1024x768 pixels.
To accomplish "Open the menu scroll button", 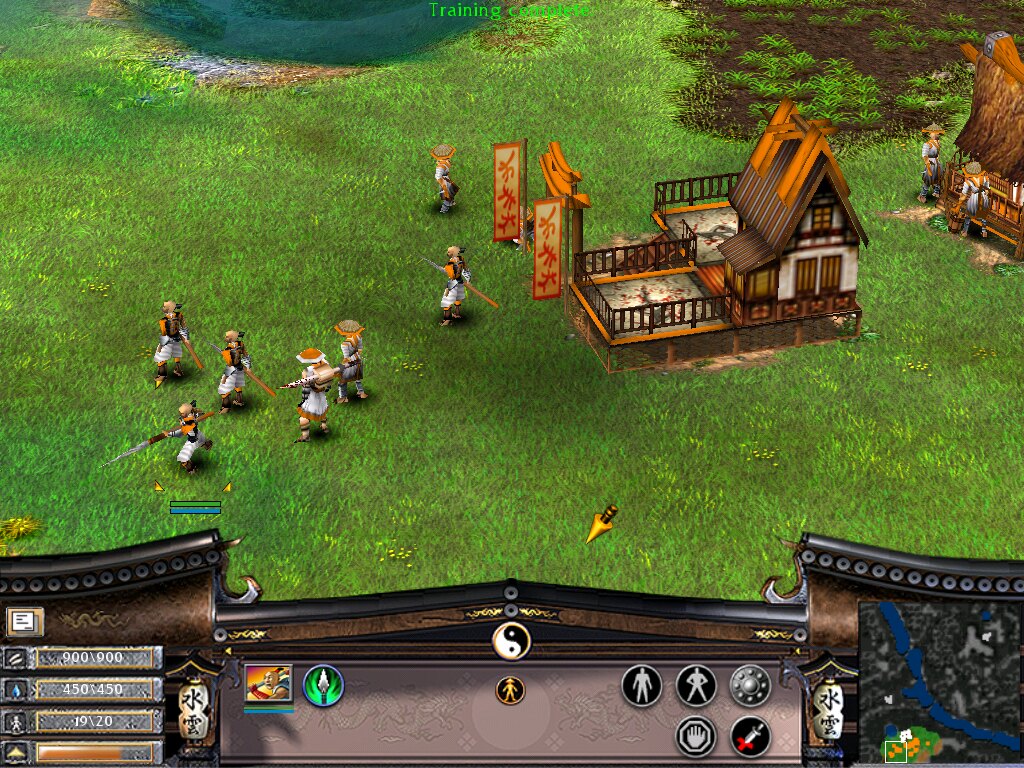I will point(24,622).
